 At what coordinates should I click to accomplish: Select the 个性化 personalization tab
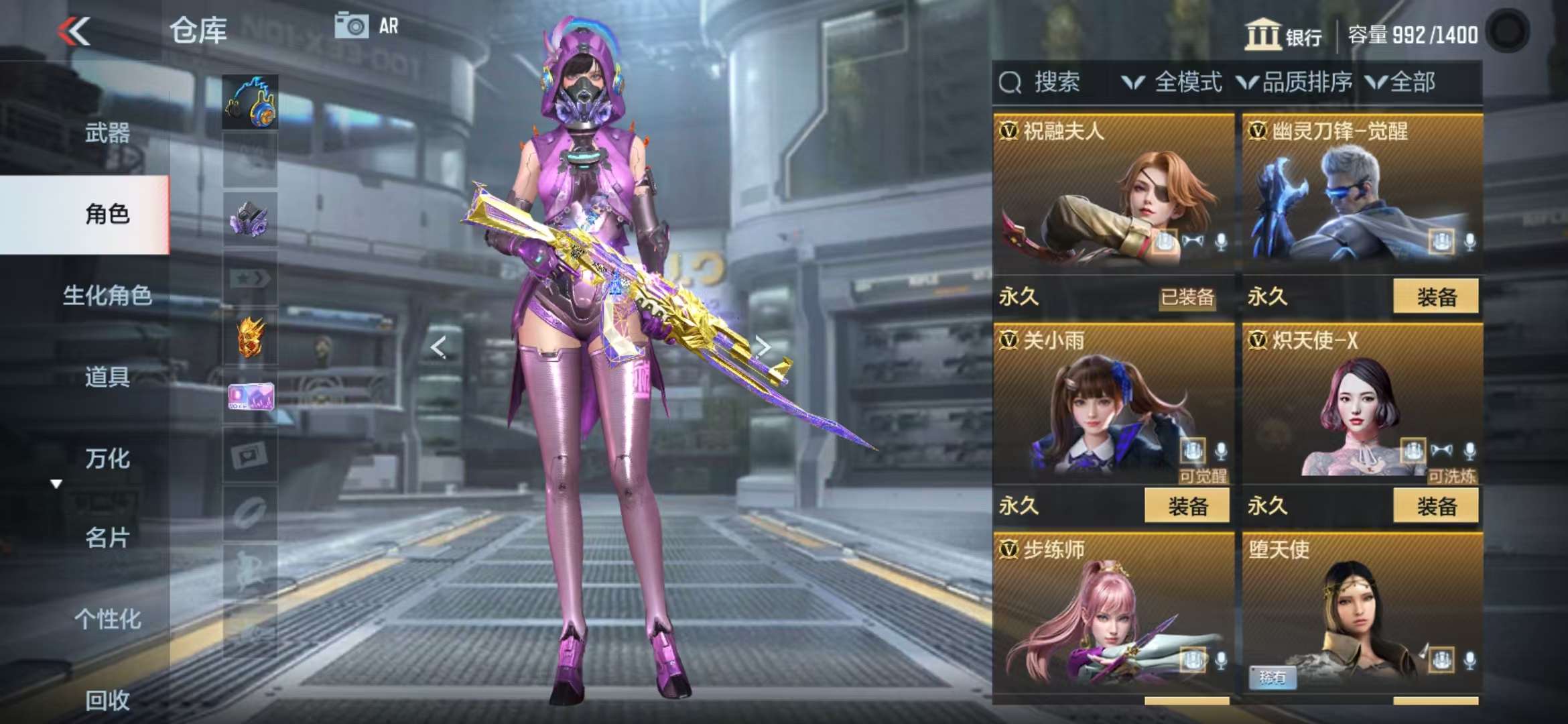pyautogui.click(x=107, y=619)
